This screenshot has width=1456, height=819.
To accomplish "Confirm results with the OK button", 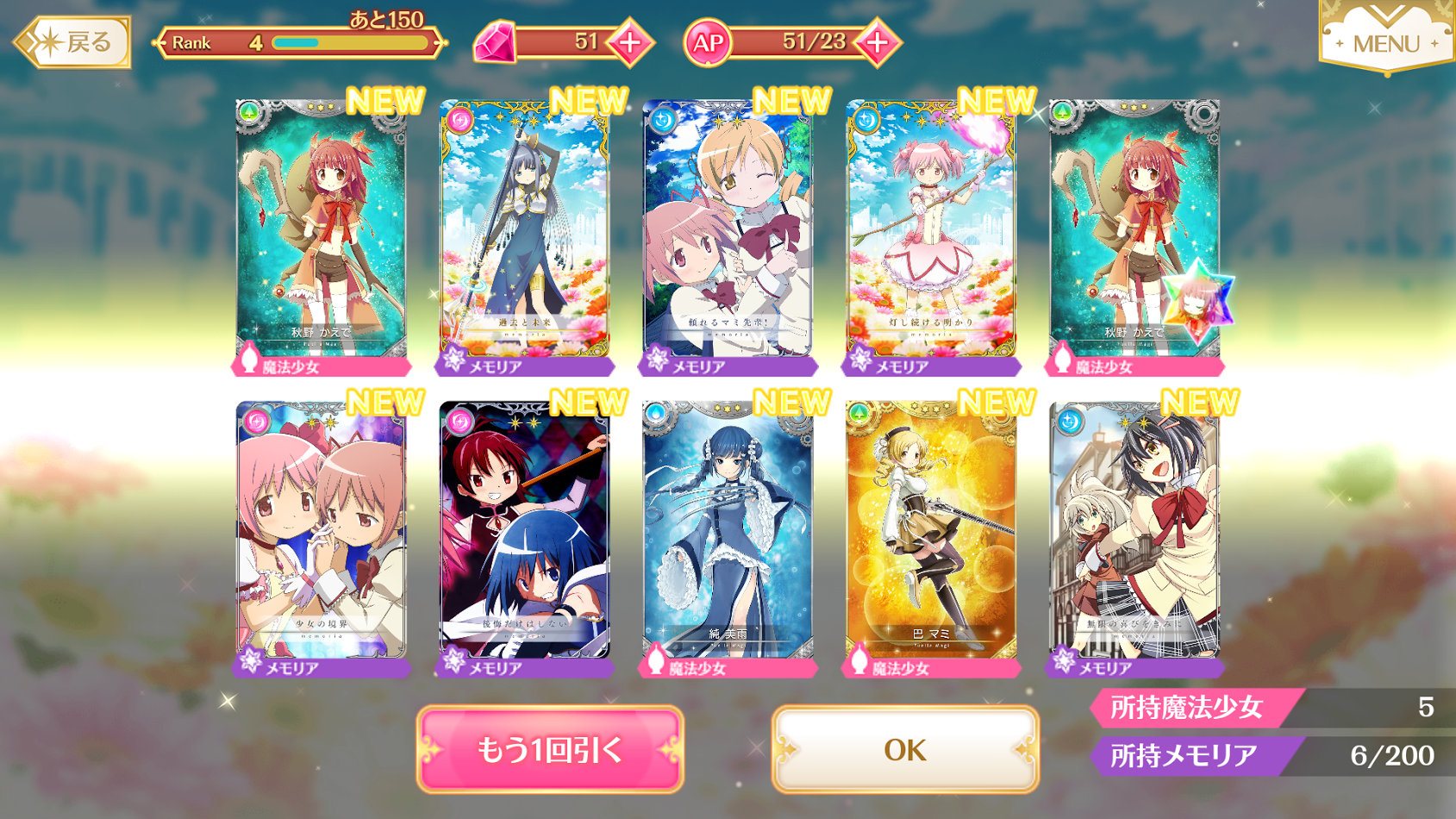I will tap(905, 749).
